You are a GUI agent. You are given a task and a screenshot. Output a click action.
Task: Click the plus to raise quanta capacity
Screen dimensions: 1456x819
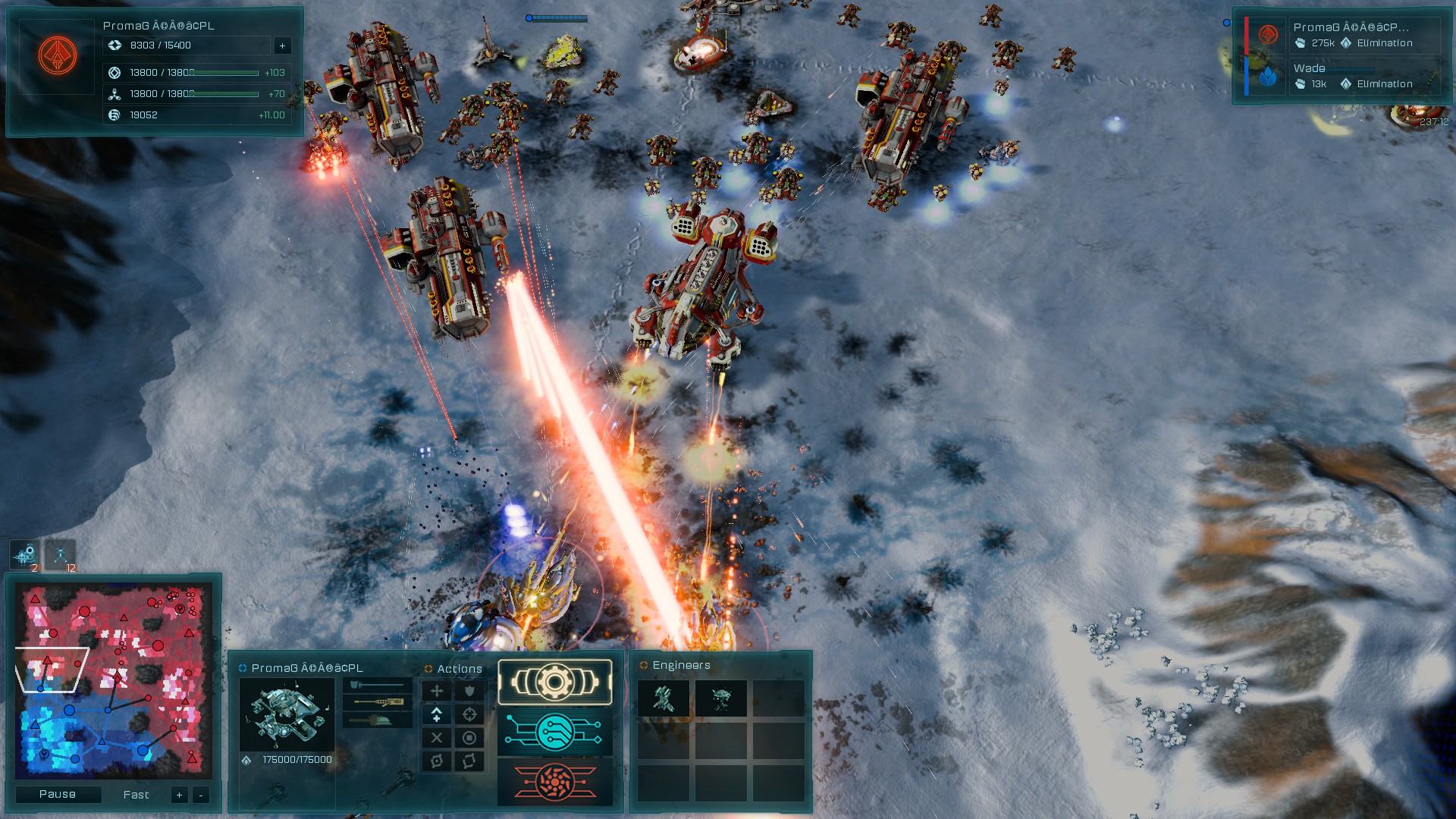(x=283, y=45)
